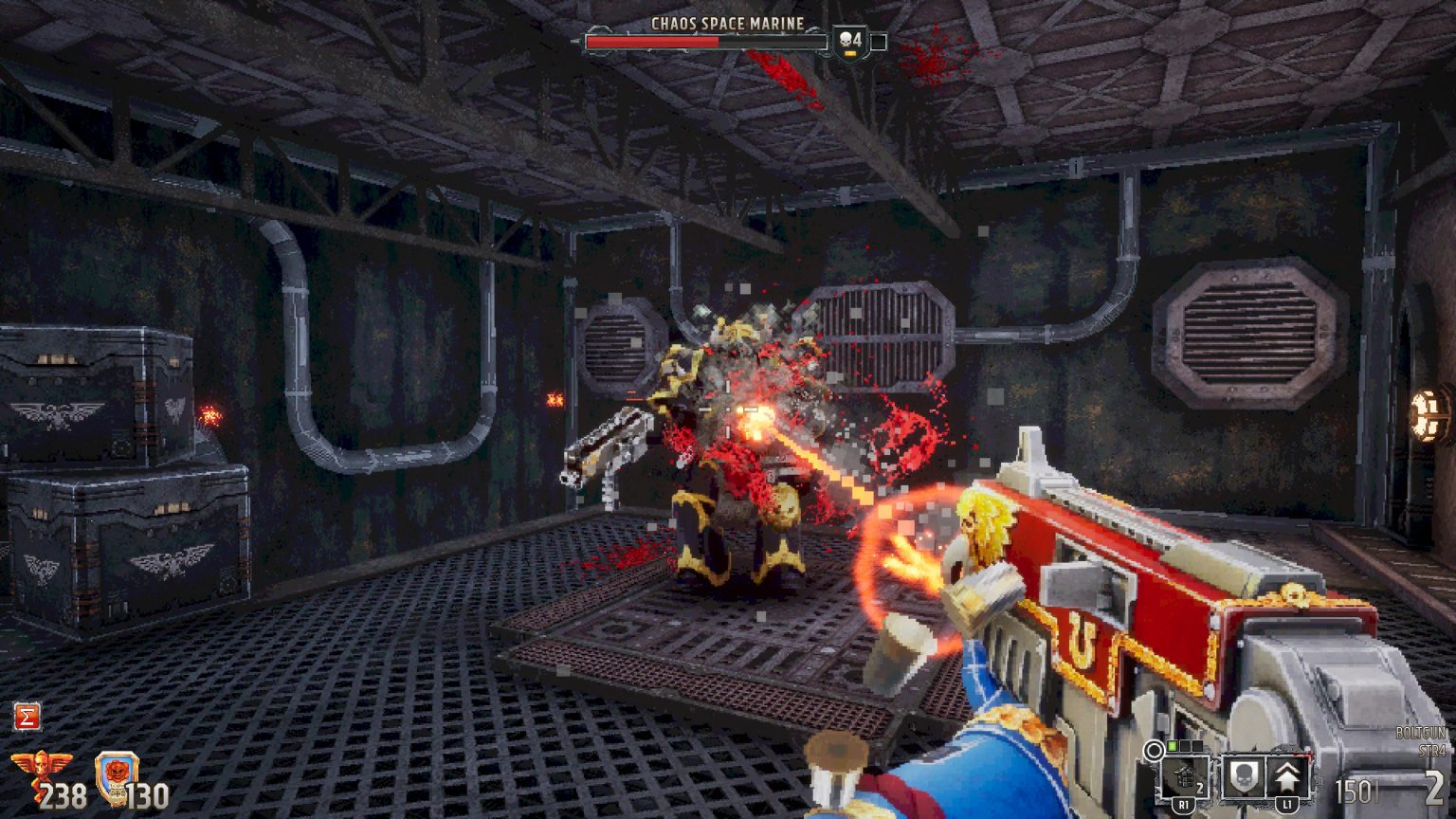The image size is (1456, 819).
Task: Select the CHAOS SPACE MARINE nameplate
Action: pos(727,21)
